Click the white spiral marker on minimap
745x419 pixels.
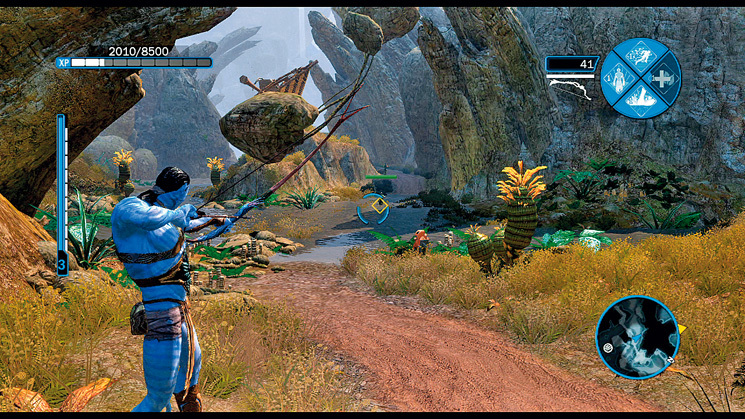point(607,346)
